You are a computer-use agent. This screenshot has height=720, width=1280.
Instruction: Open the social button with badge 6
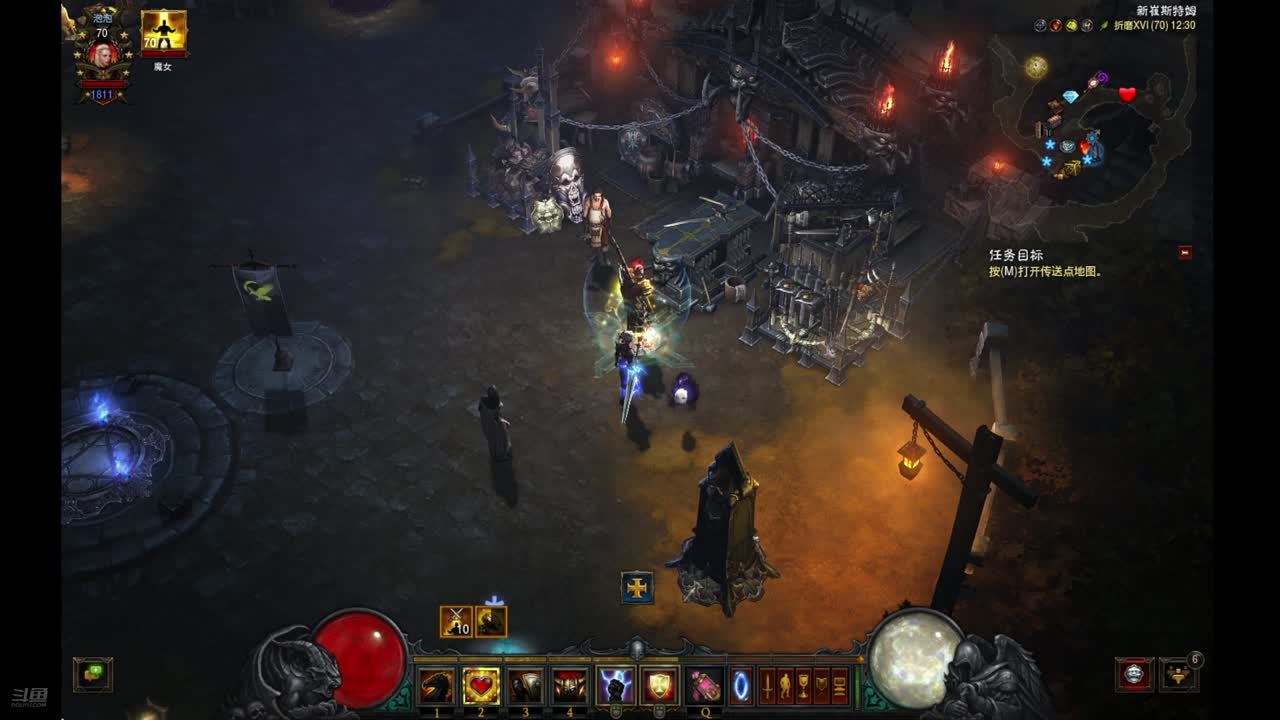(1178, 676)
